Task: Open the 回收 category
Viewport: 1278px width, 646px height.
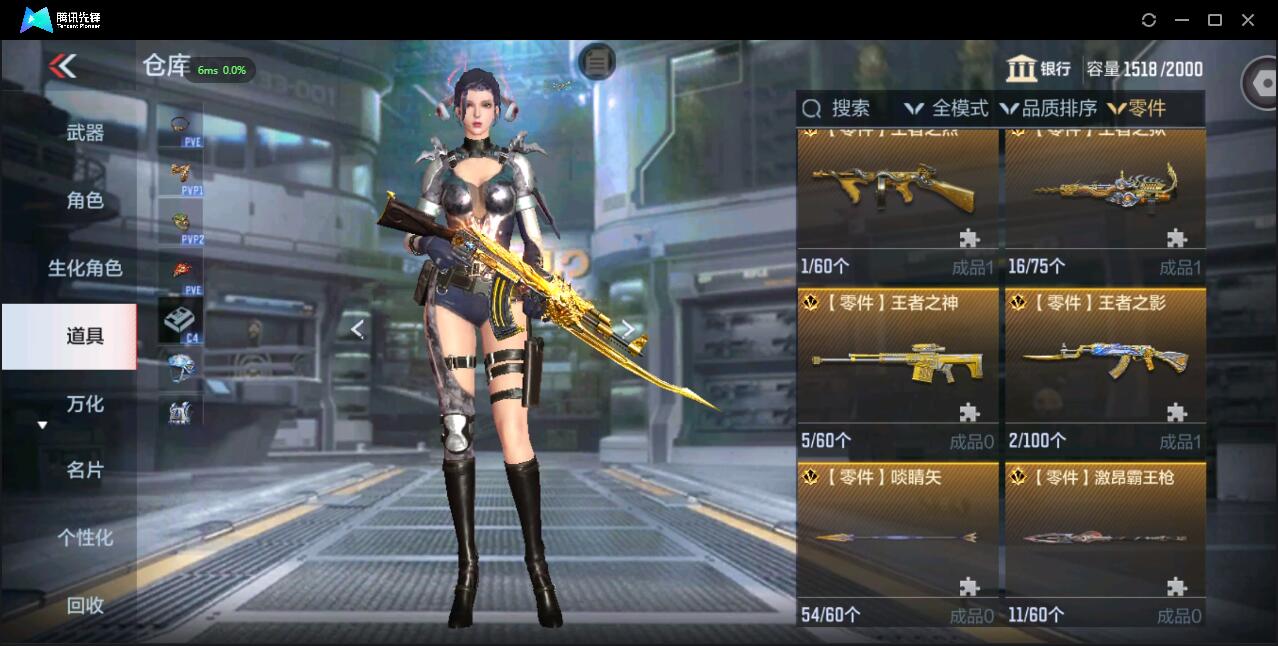Action: click(85, 605)
